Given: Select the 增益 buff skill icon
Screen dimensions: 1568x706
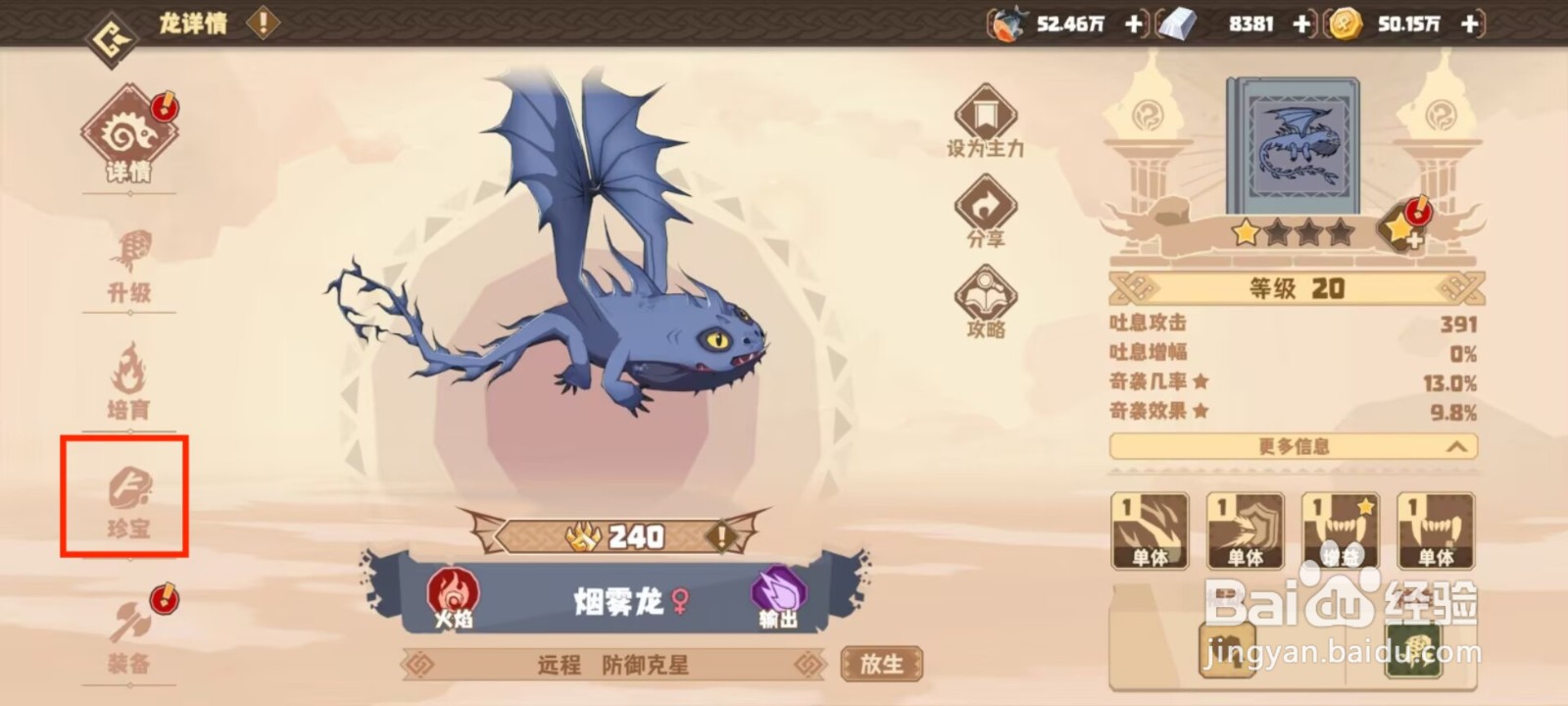Looking at the screenshot, I should coord(1340,529).
